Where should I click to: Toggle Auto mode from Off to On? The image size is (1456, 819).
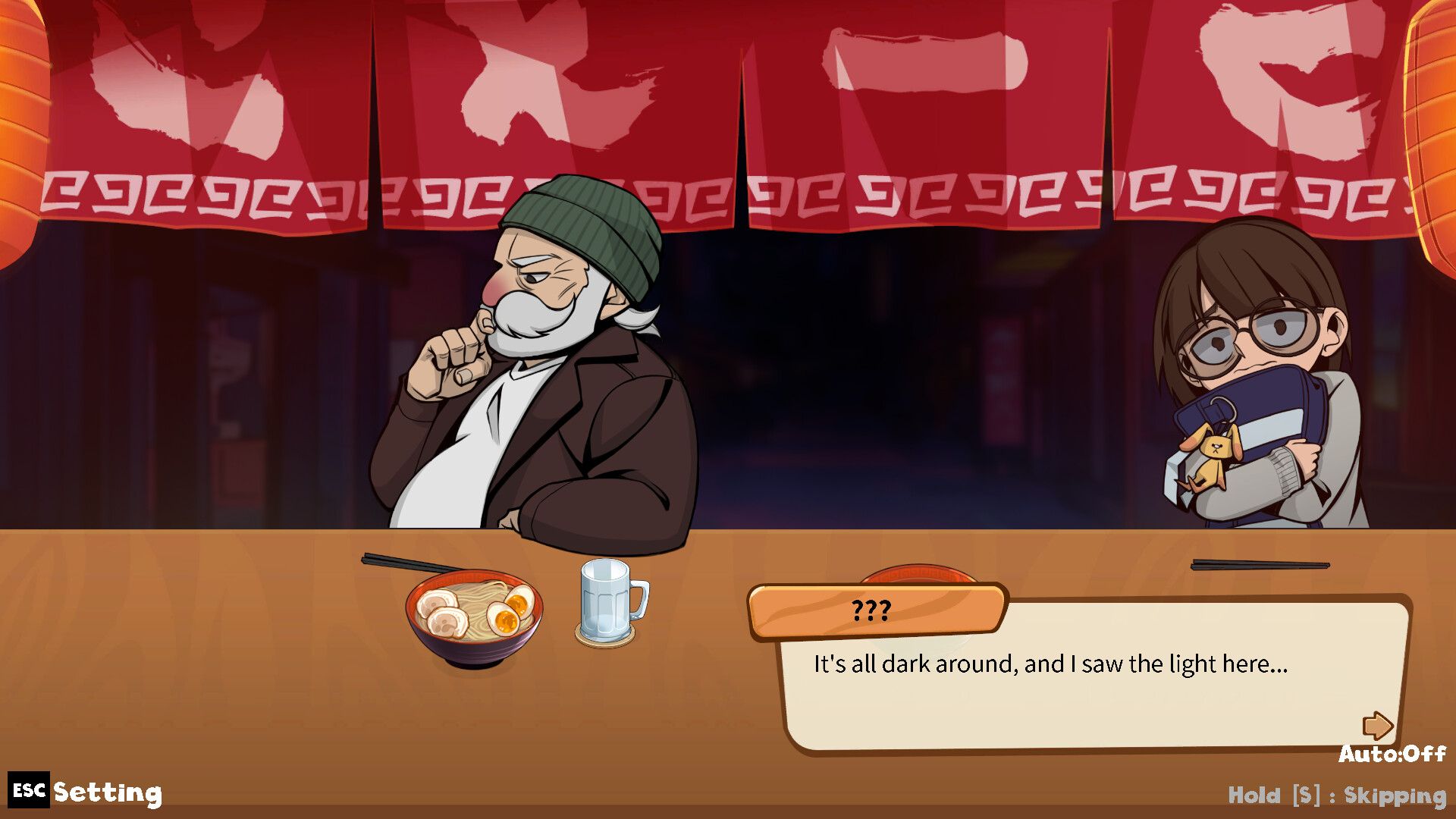coord(1394,755)
